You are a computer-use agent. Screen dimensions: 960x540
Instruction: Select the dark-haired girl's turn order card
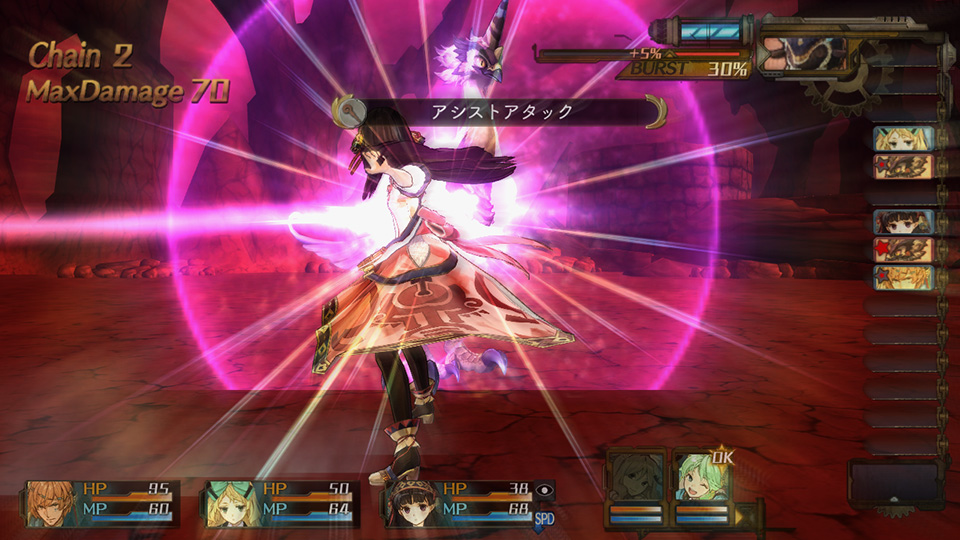904,221
